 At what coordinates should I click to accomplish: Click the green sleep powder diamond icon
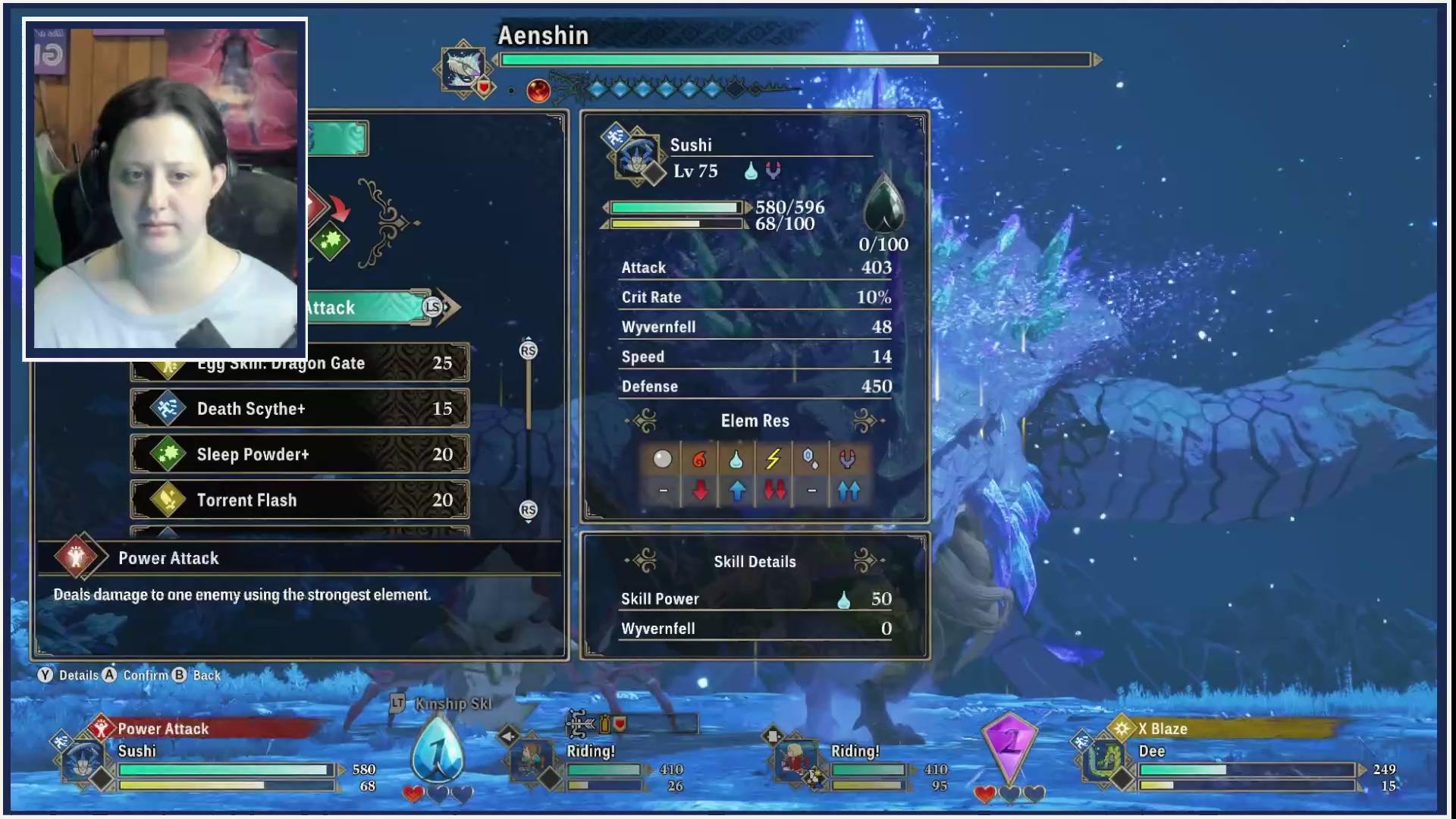click(330, 242)
